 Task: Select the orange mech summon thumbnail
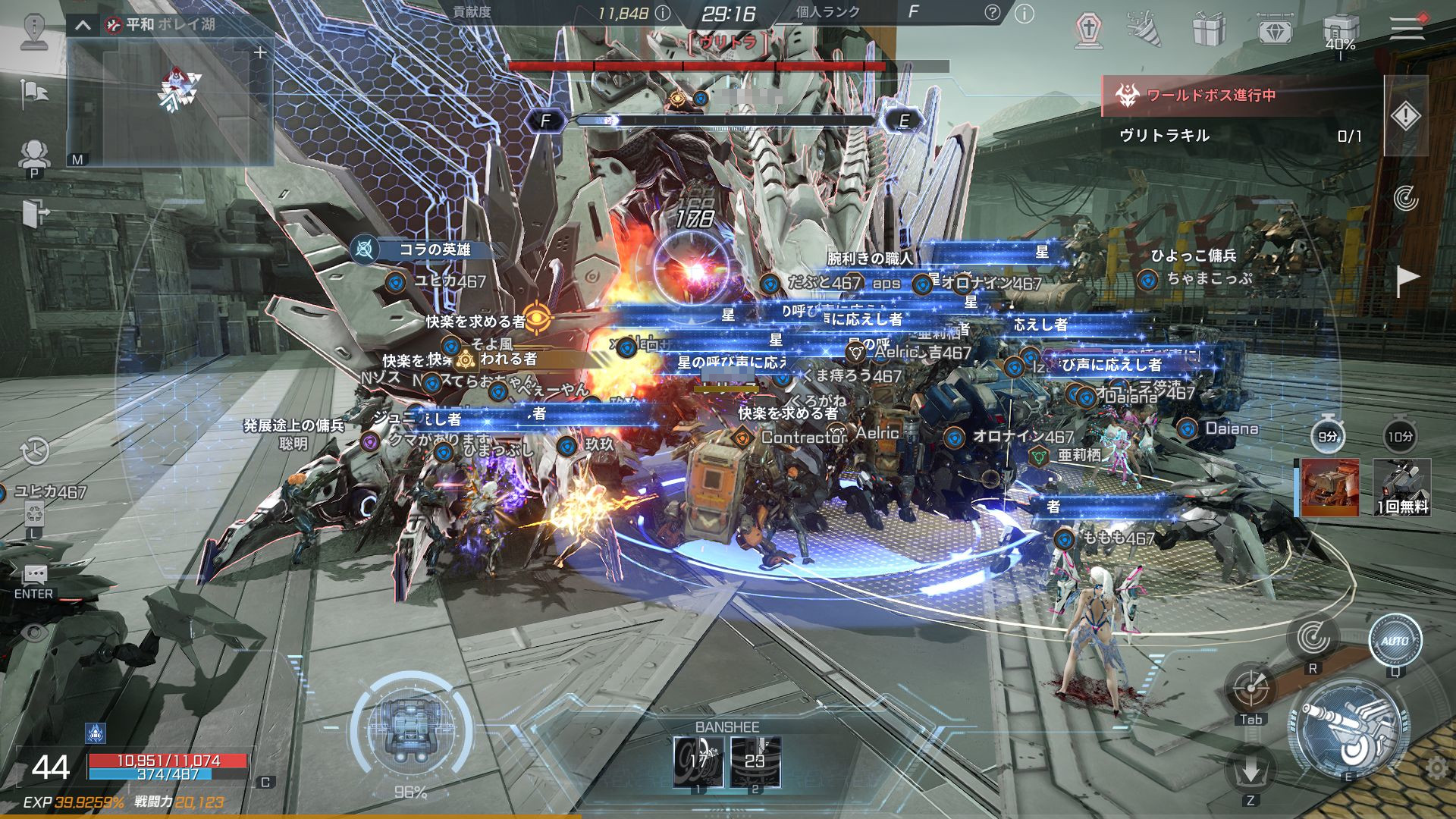point(1329,487)
